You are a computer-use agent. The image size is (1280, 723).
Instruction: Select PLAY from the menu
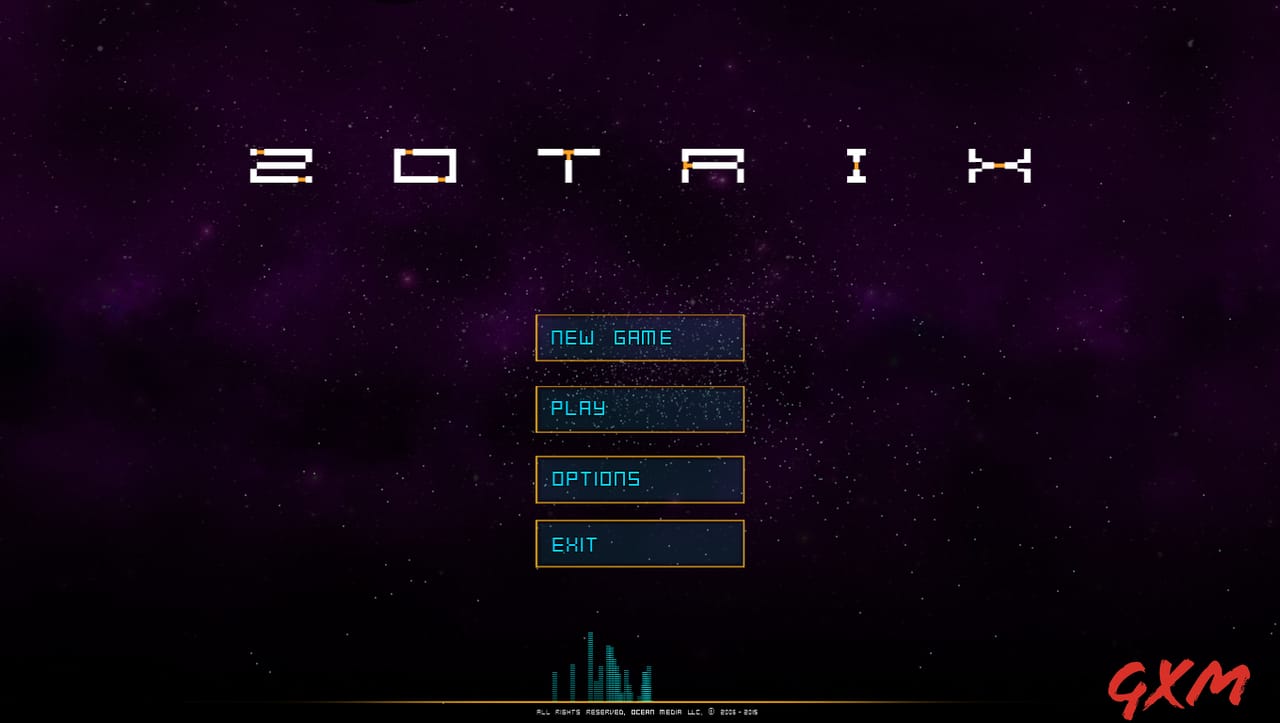pos(640,409)
